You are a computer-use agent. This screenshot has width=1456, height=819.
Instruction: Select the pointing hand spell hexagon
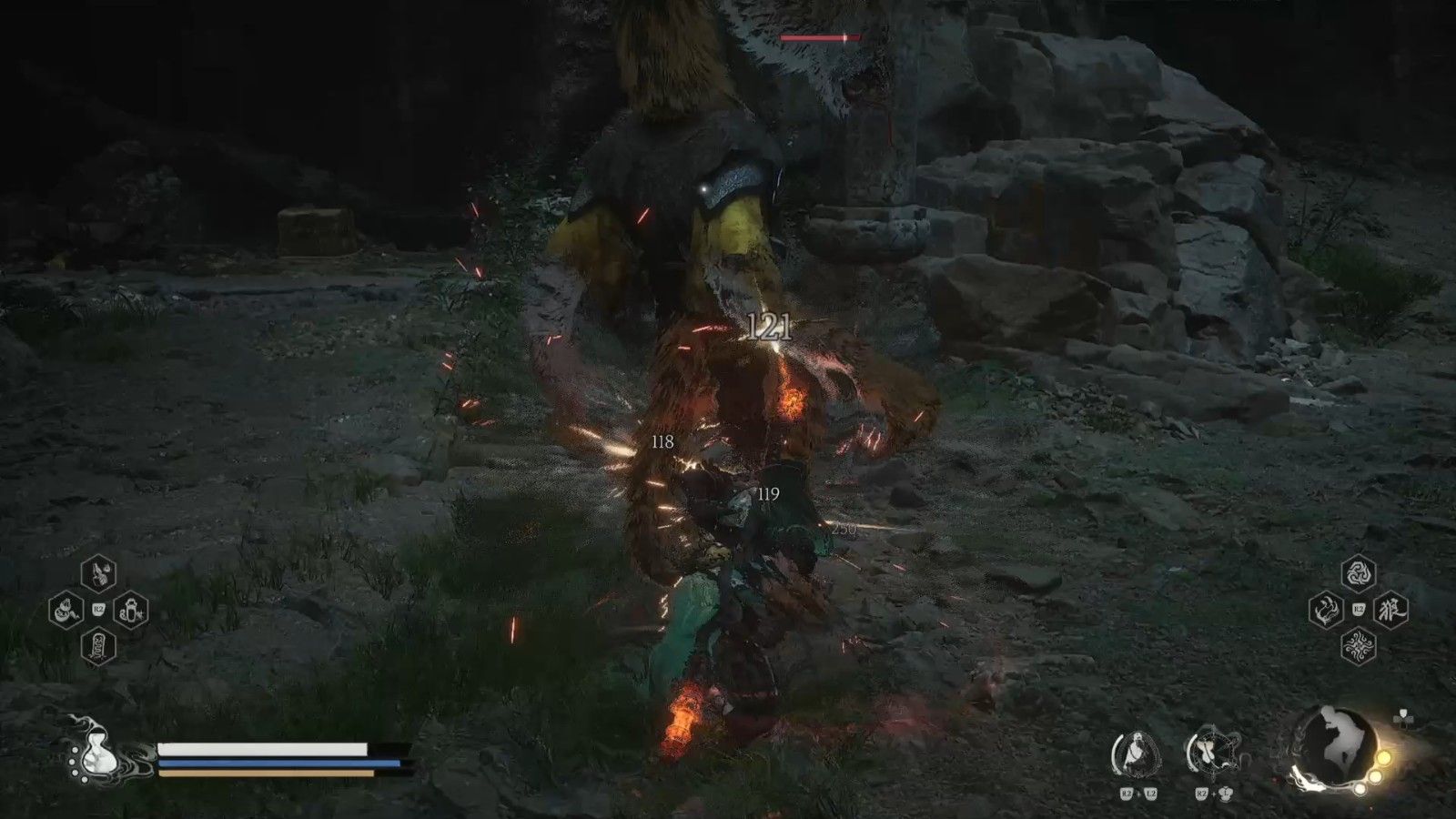pyautogui.click(x=98, y=572)
